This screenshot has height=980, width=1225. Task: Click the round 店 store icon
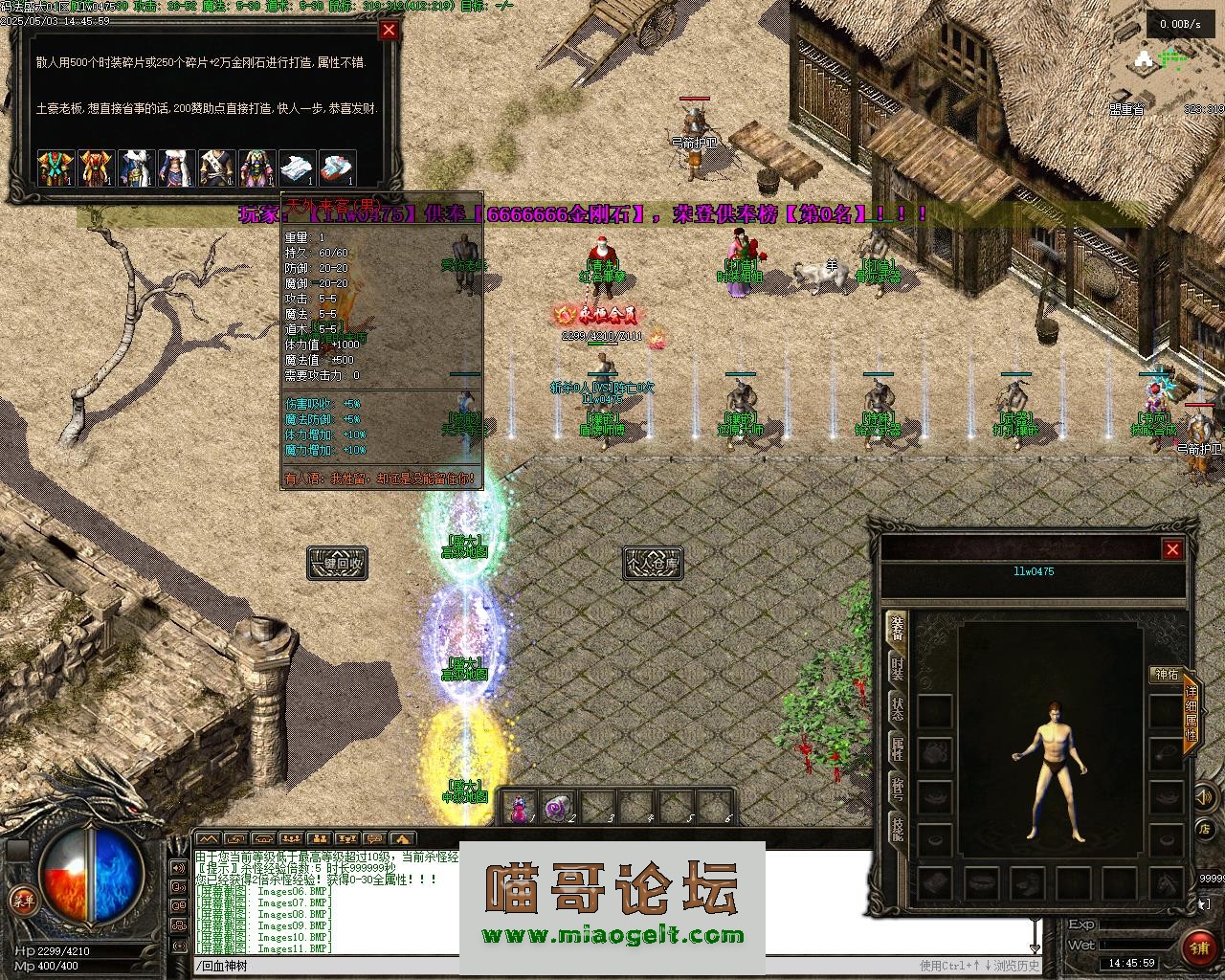click(1206, 829)
